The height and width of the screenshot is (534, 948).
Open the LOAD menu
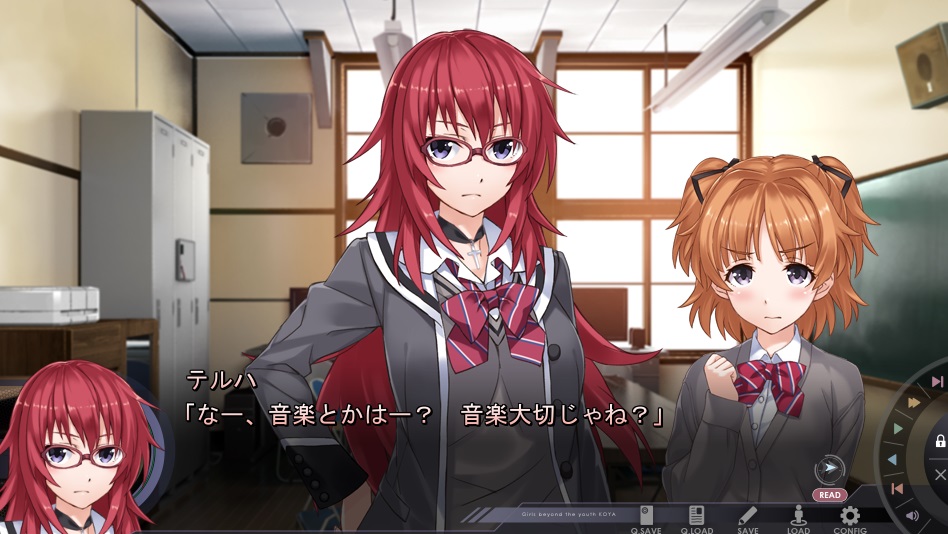coord(798,518)
